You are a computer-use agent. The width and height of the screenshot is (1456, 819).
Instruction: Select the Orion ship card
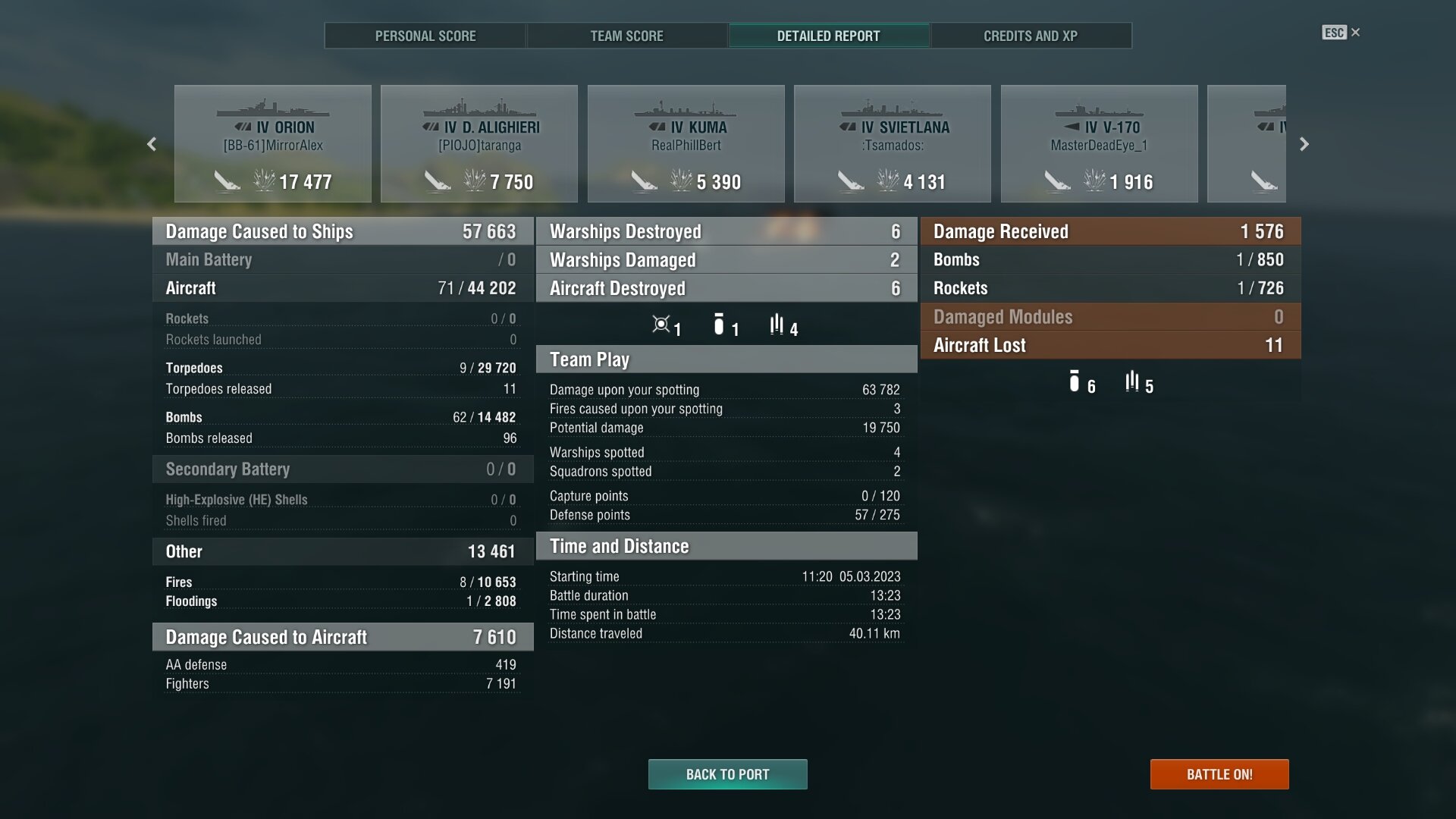point(273,144)
